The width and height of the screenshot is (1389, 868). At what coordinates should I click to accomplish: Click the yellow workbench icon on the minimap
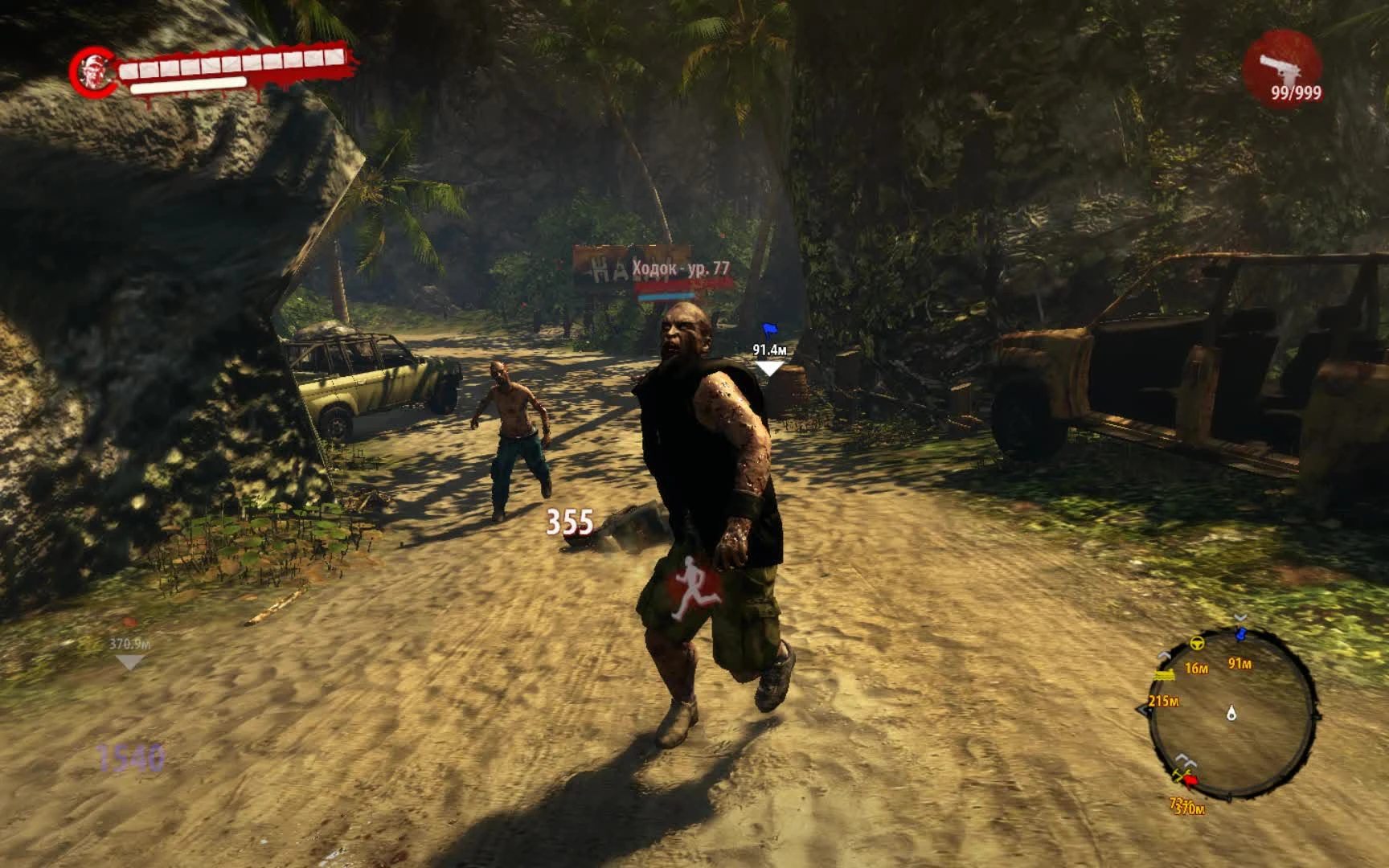tap(1165, 674)
